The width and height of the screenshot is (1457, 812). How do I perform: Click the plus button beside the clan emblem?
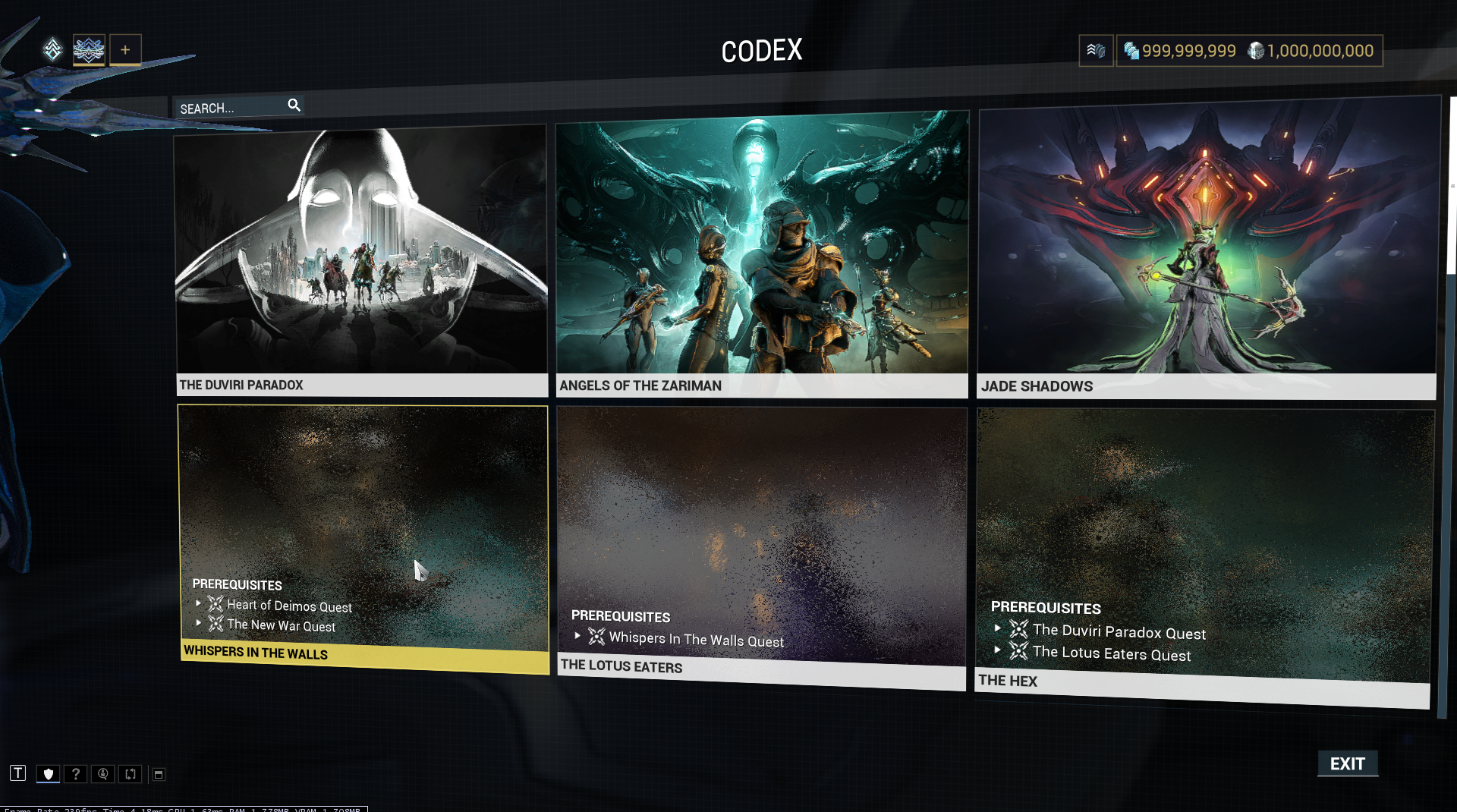click(x=125, y=50)
